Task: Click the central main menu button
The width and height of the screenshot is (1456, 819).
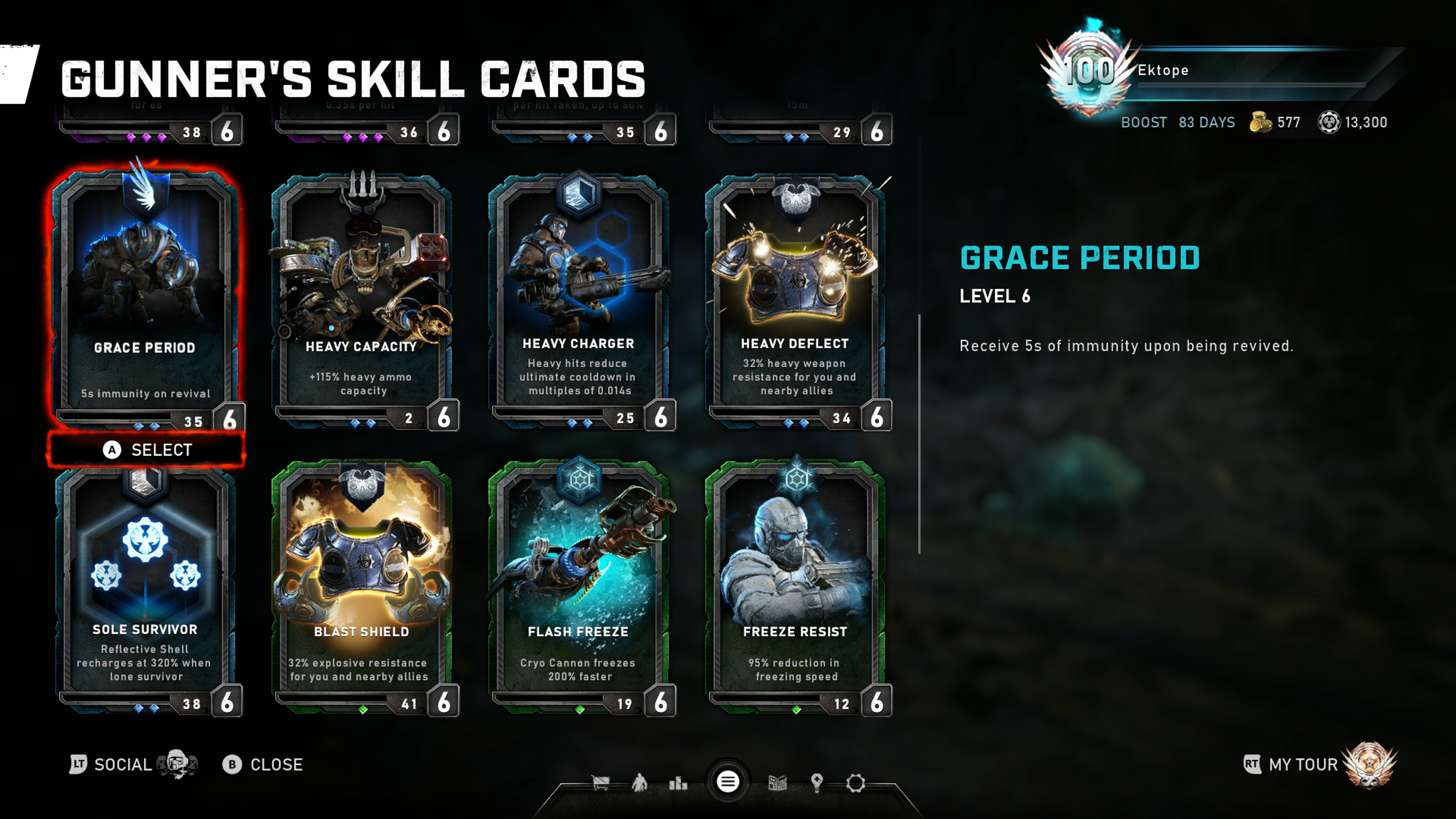Action: 728,782
